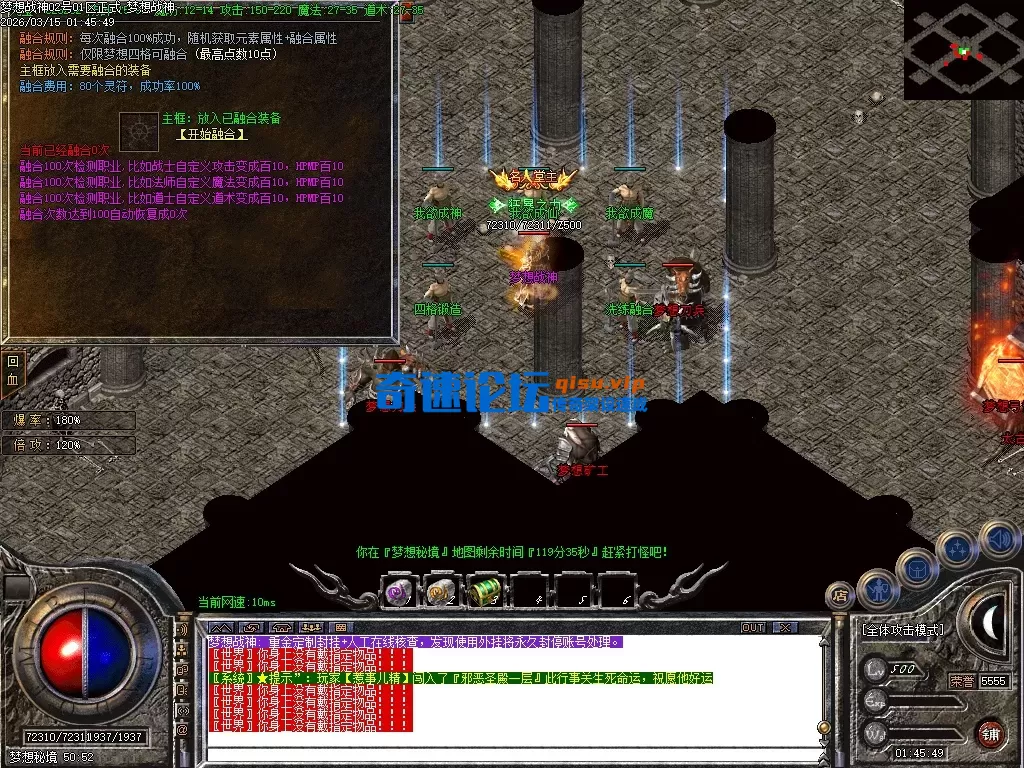
Task: Open the minimap
Action: click(x=962, y=49)
